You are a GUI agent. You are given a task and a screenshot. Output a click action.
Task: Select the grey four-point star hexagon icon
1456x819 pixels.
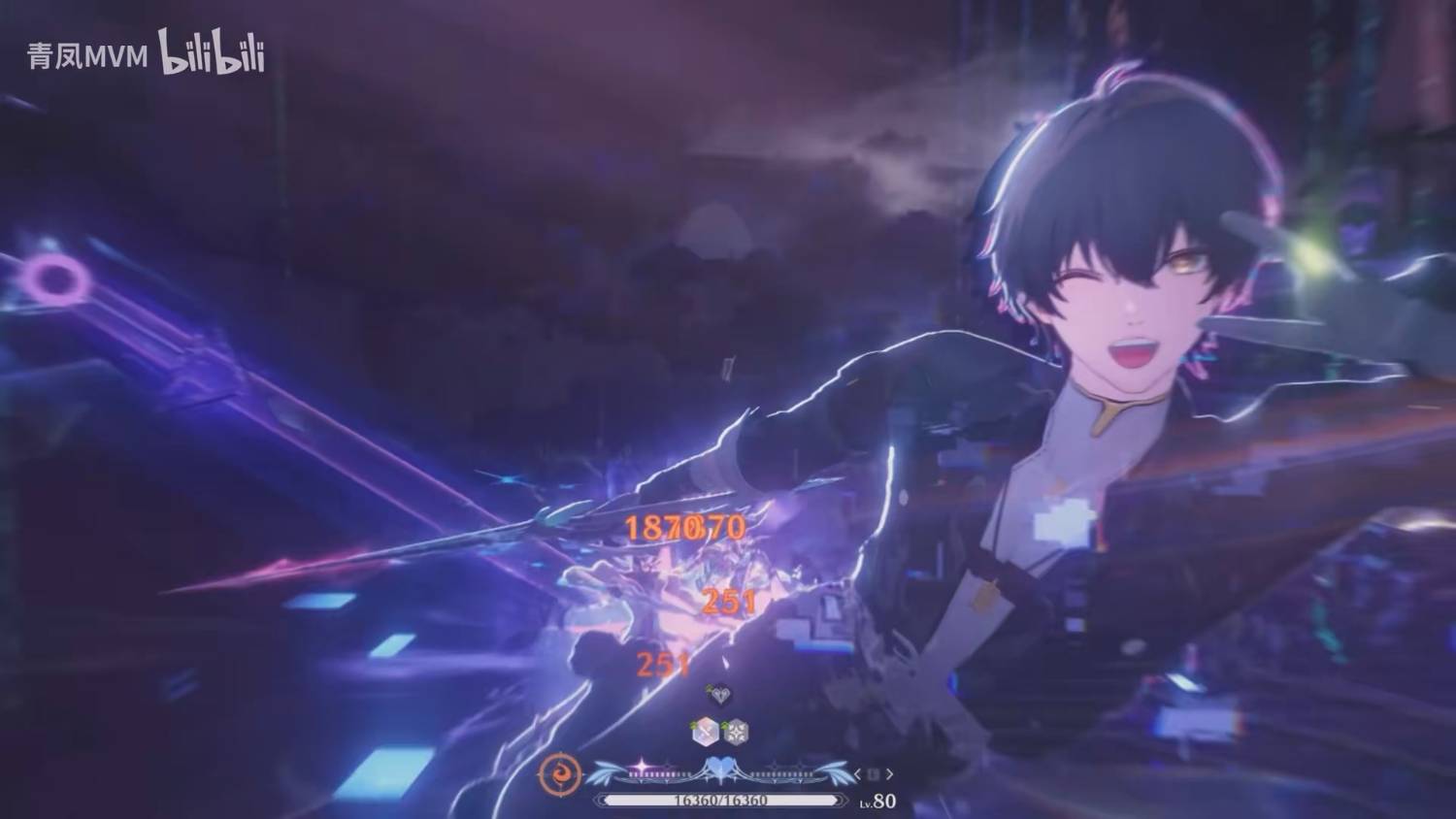pos(736,732)
